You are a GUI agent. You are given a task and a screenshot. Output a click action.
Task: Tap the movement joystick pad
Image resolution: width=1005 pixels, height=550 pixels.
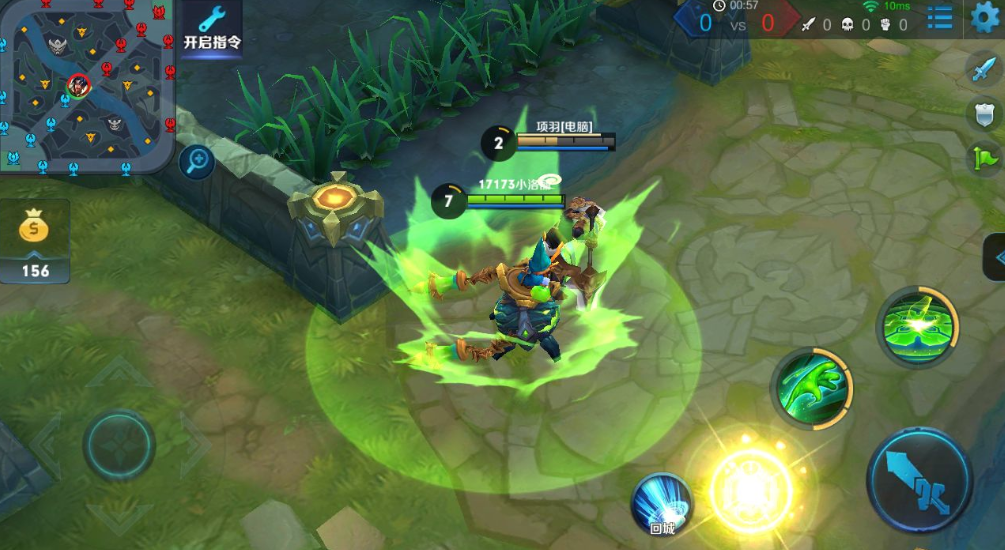(119, 445)
